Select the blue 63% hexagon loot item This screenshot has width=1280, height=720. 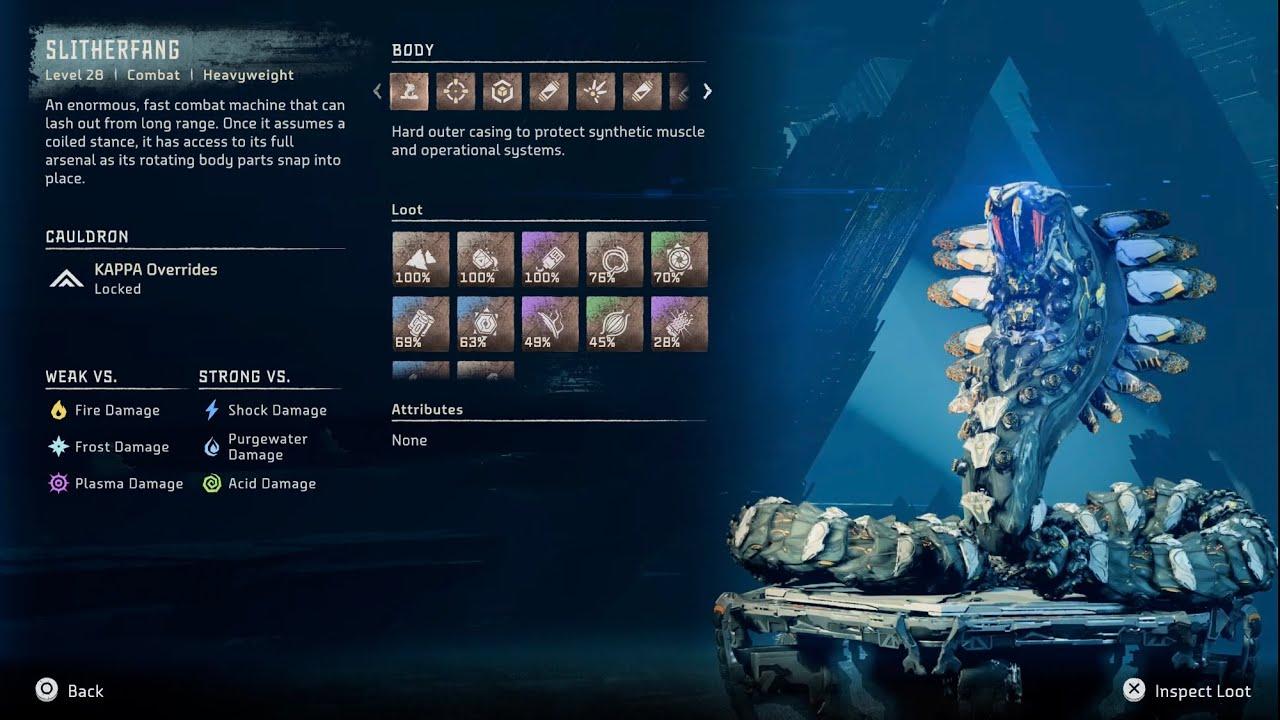[485, 324]
